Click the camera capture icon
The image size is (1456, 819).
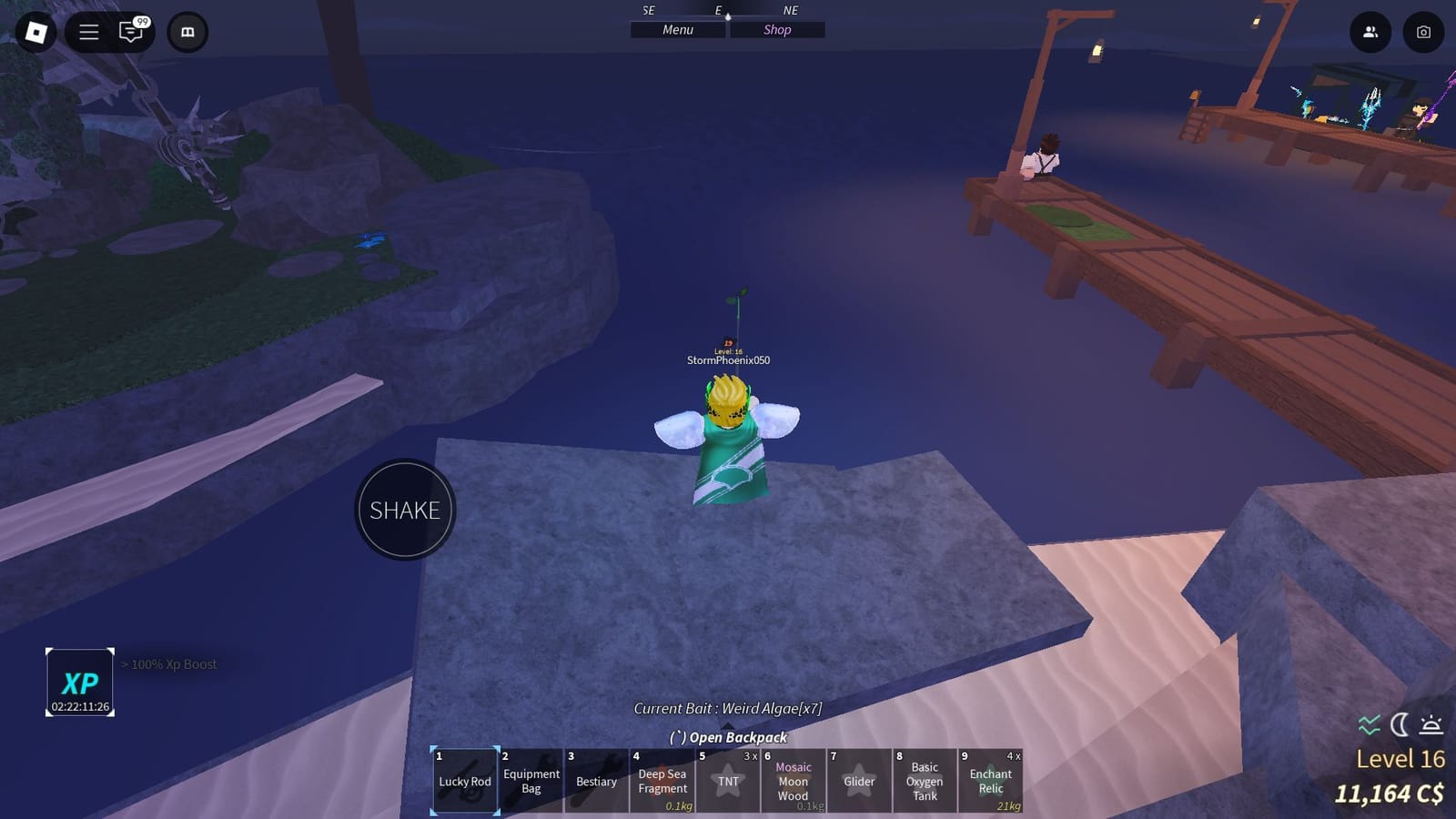(x=1424, y=32)
